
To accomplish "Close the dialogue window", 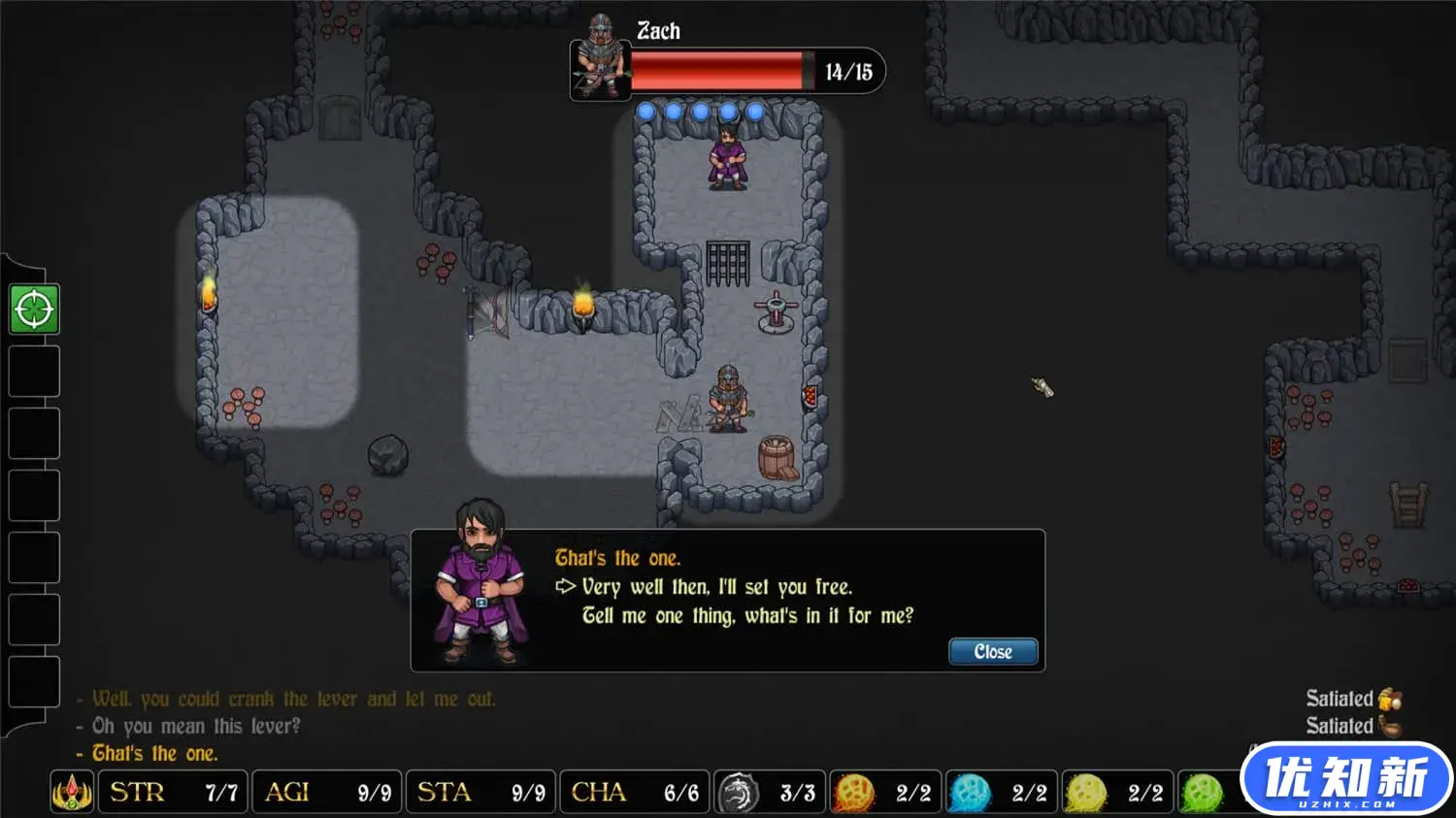I will (992, 652).
